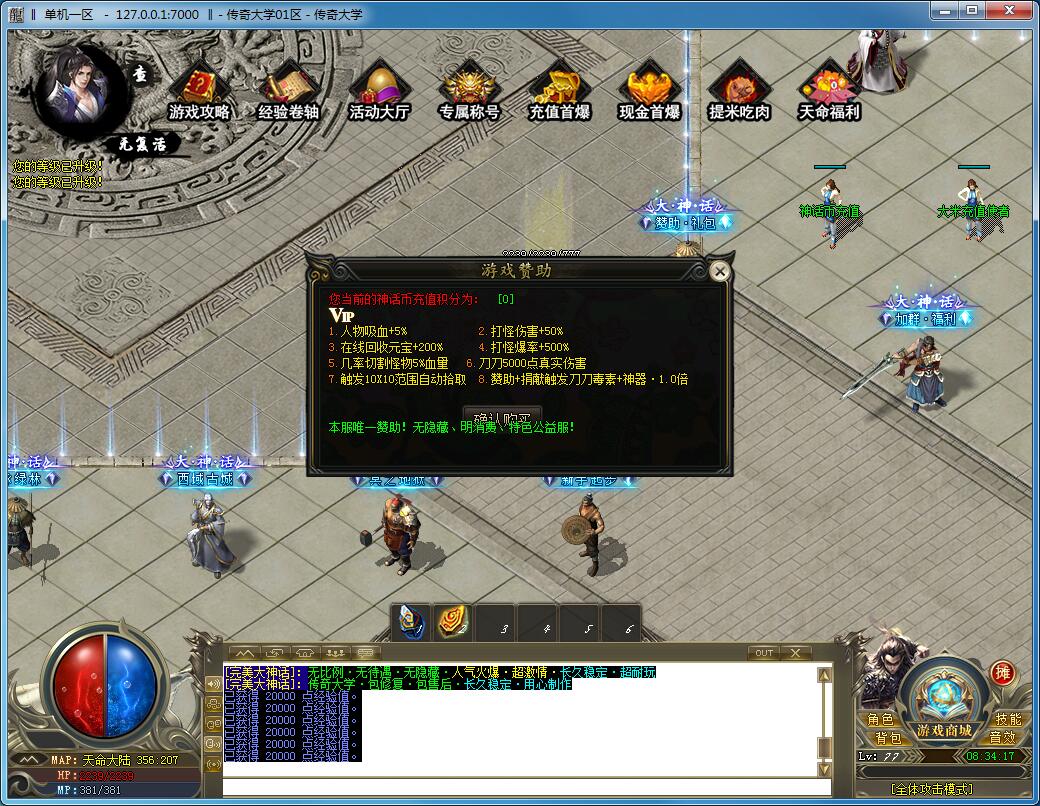The width and height of the screenshot is (1040, 806).
Task: Use the orange item in hotbar slot 2
Action: [x=453, y=622]
